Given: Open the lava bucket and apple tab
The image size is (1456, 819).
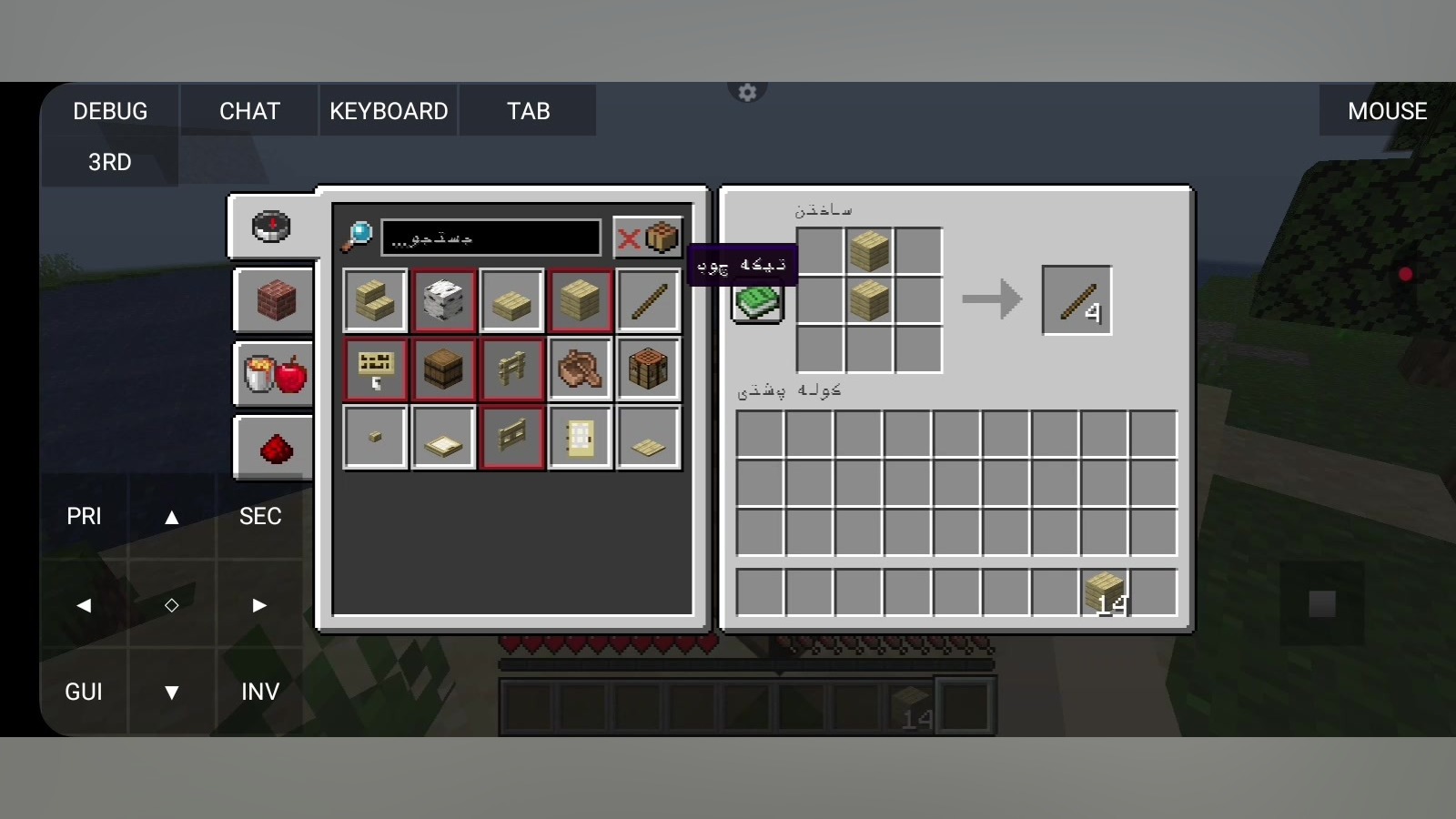Looking at the screenshot, I should pos(275,374).
